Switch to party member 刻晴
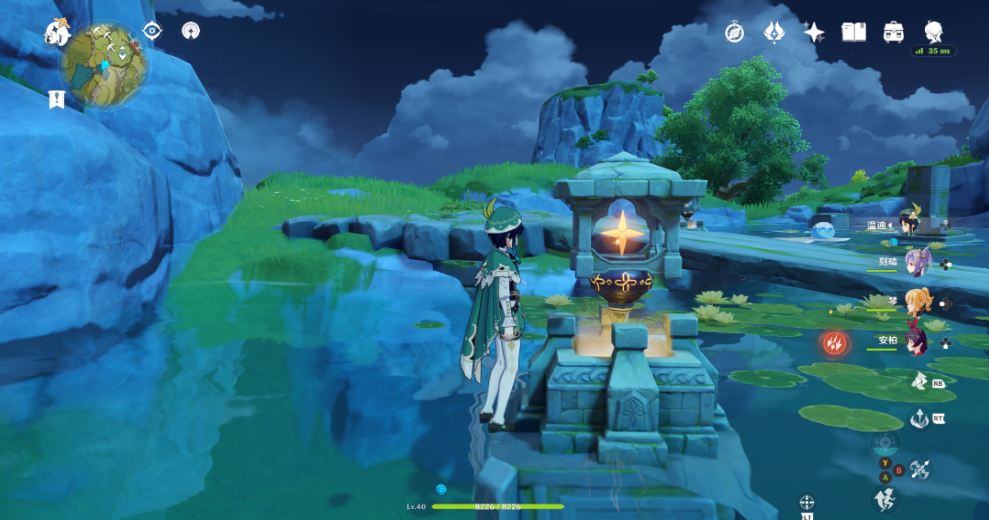 [915, 263]
